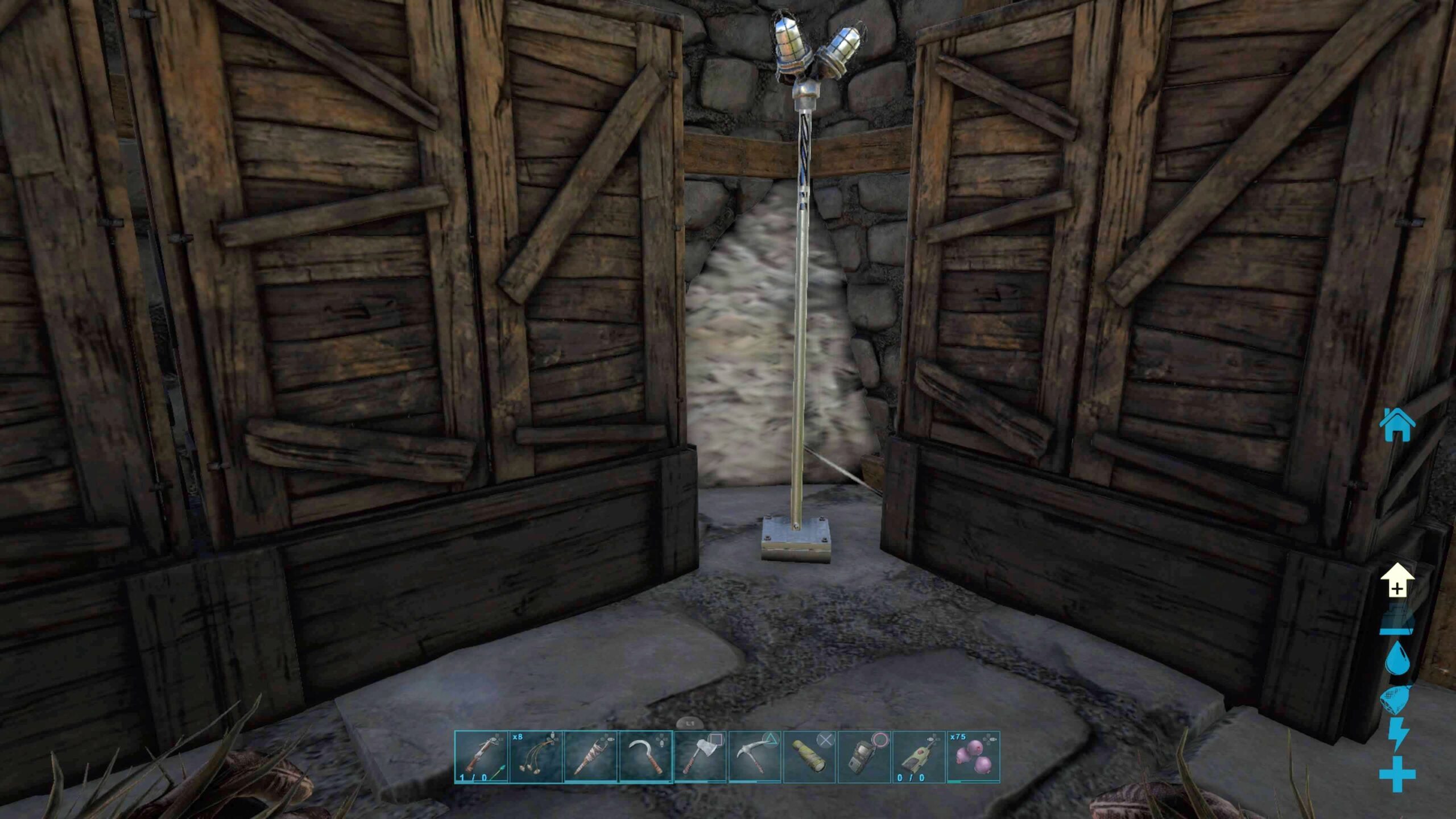
Task: Select the metal hatchet slot
Action: (700, 757)
